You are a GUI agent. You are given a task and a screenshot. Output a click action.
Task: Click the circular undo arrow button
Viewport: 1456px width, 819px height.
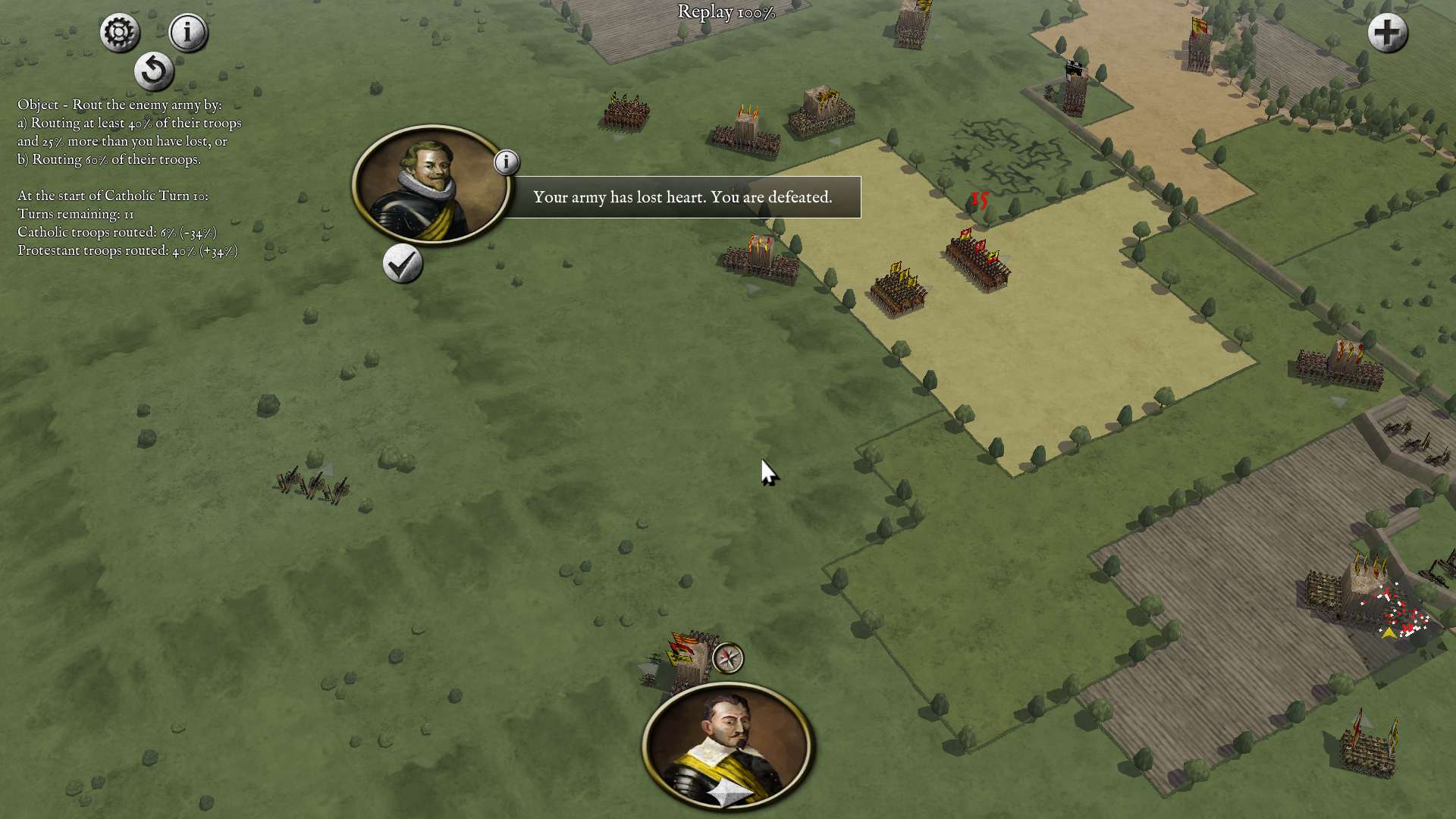[x=154, y=71]
